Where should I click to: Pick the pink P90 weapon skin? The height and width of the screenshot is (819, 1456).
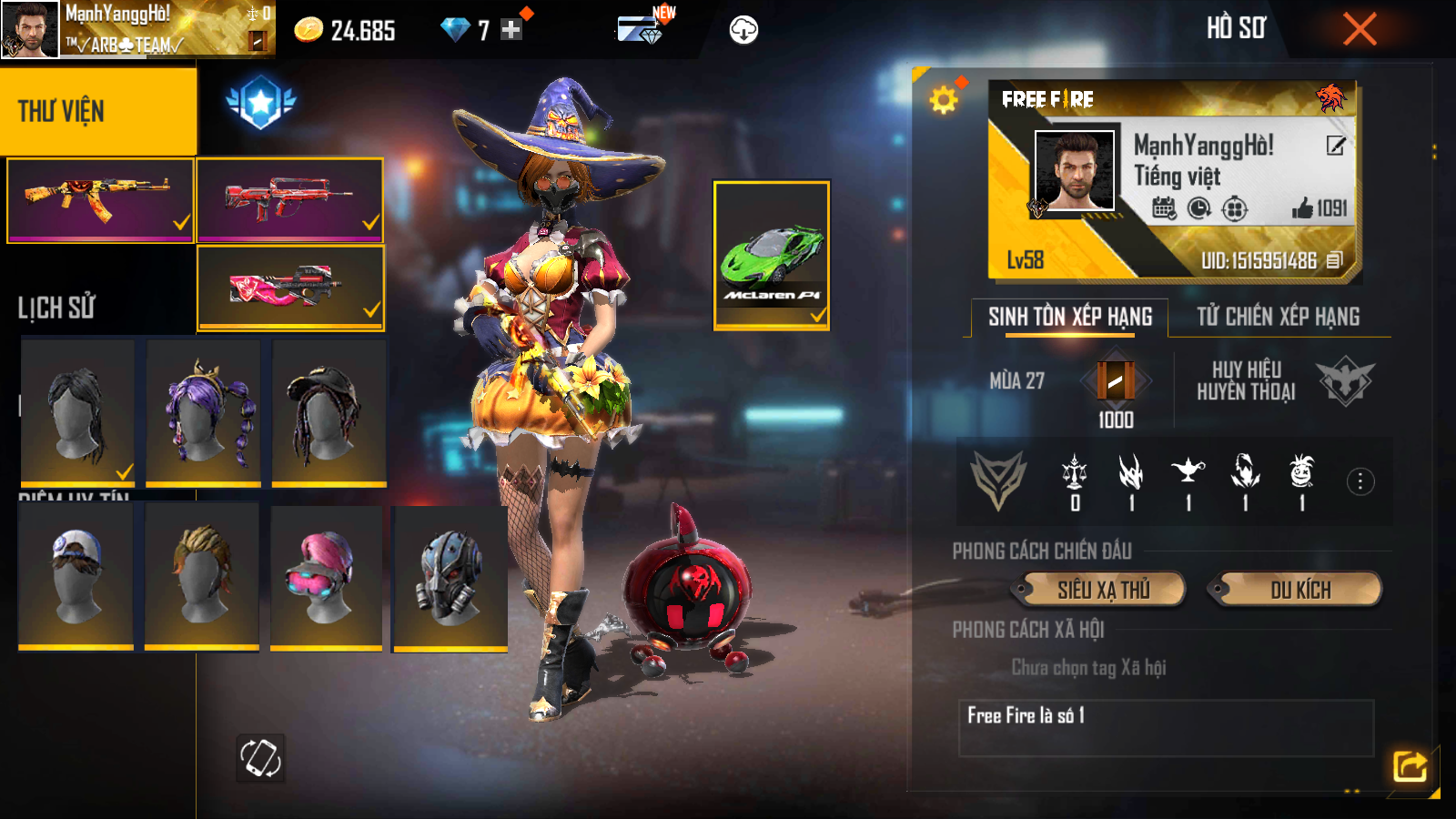click(x=289, y=287)
